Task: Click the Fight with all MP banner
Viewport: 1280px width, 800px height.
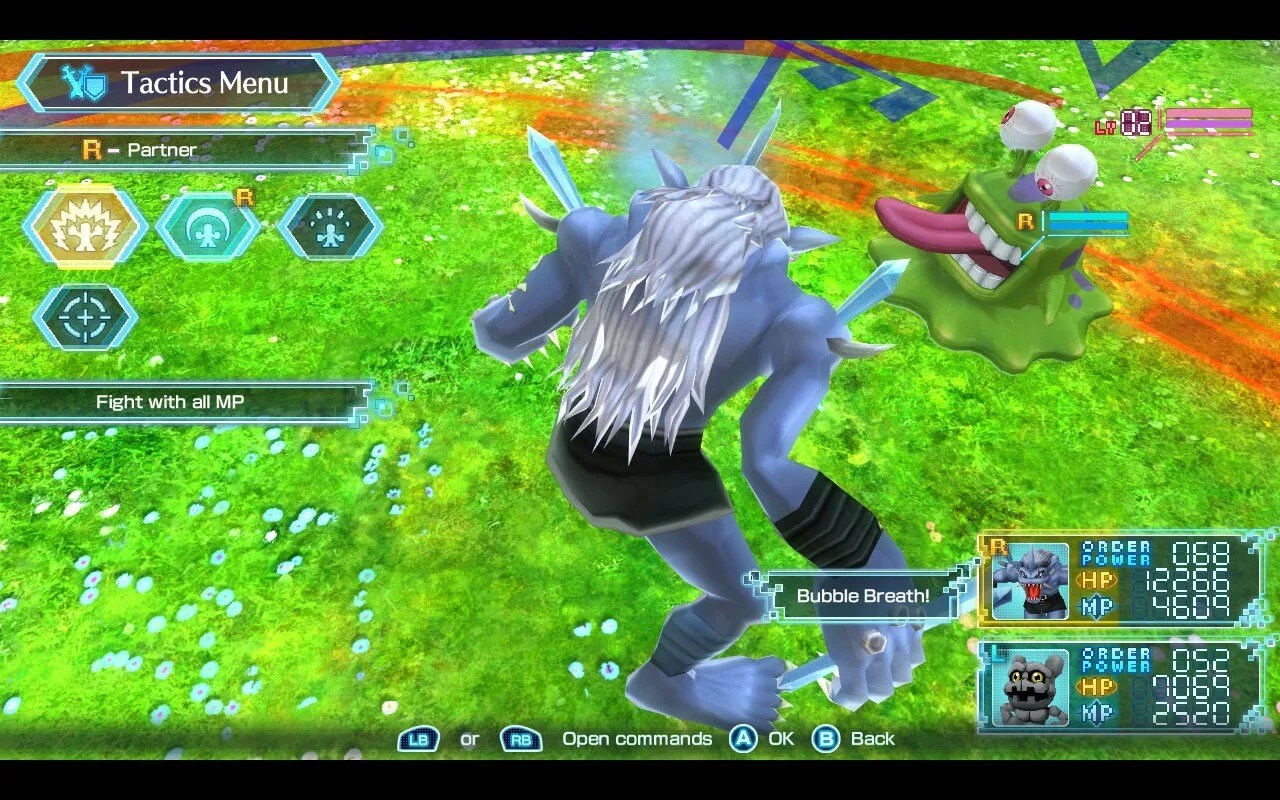Action: click(170, 402)
